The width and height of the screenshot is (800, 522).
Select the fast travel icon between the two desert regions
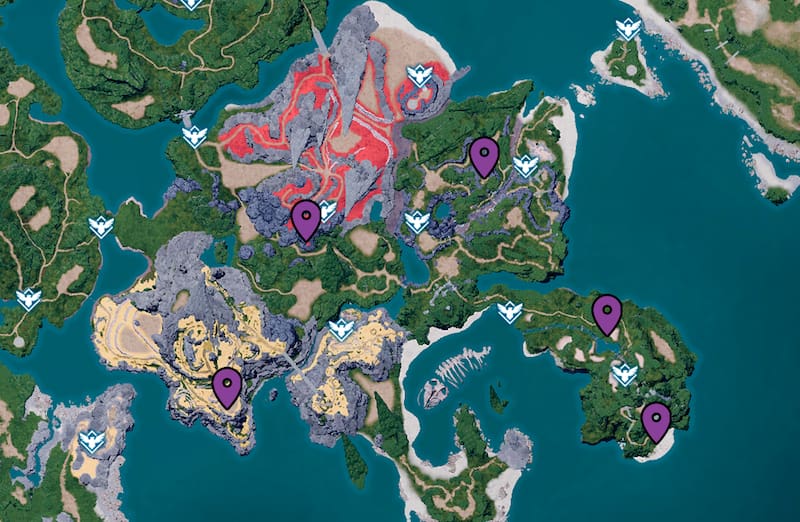(x=342, y=329)
